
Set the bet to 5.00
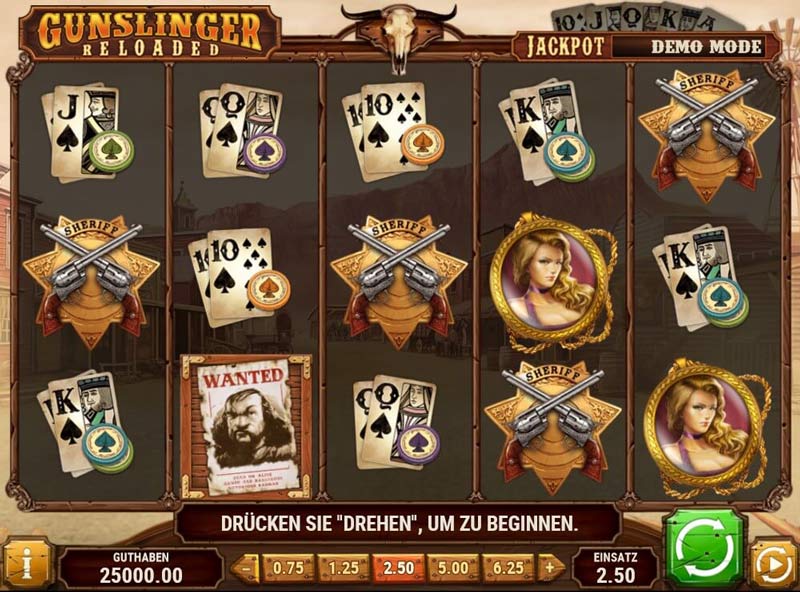(453, 568)
